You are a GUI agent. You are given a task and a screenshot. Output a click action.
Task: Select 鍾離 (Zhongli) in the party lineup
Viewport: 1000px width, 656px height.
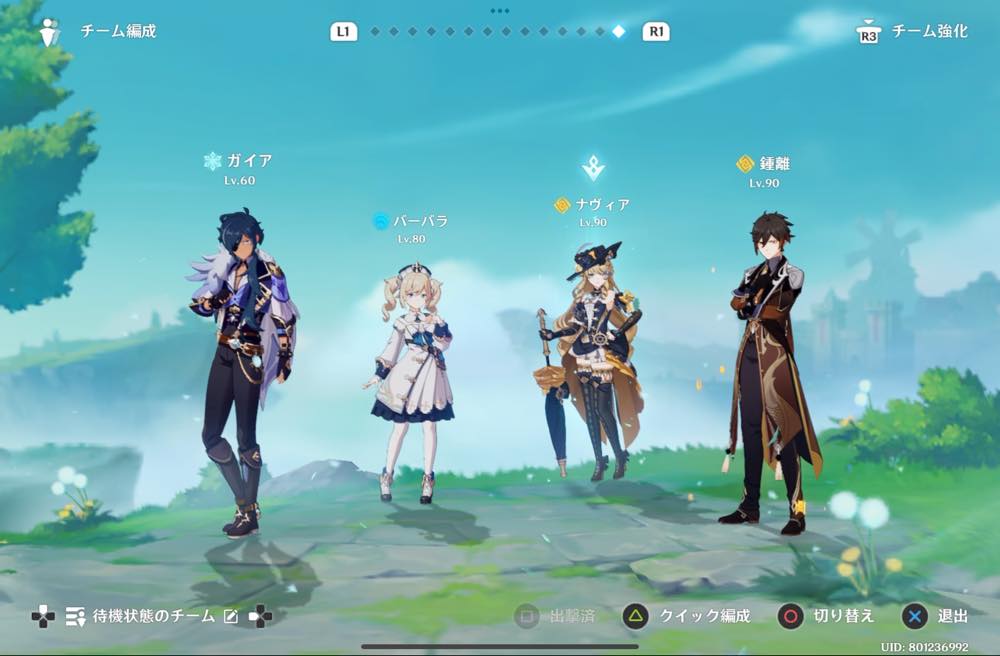click(x=768, y=370)
